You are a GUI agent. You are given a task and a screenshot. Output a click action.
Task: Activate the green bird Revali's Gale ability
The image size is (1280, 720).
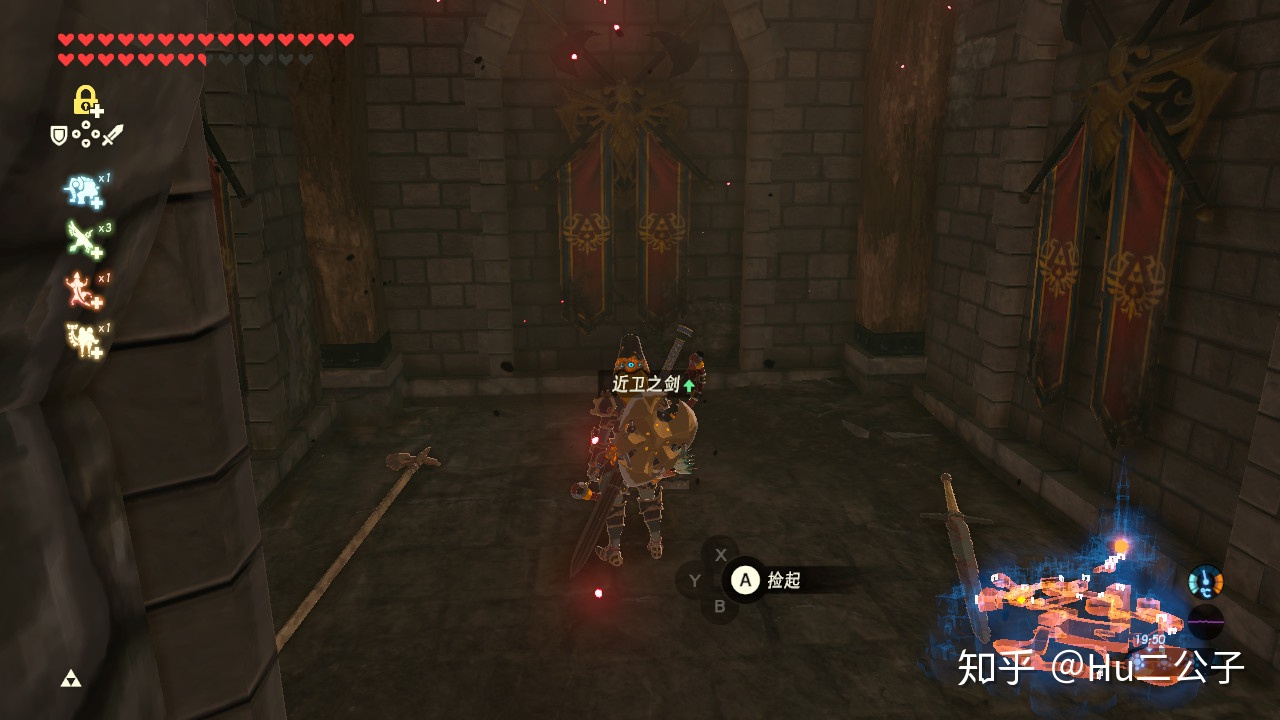tap(82, 238)
